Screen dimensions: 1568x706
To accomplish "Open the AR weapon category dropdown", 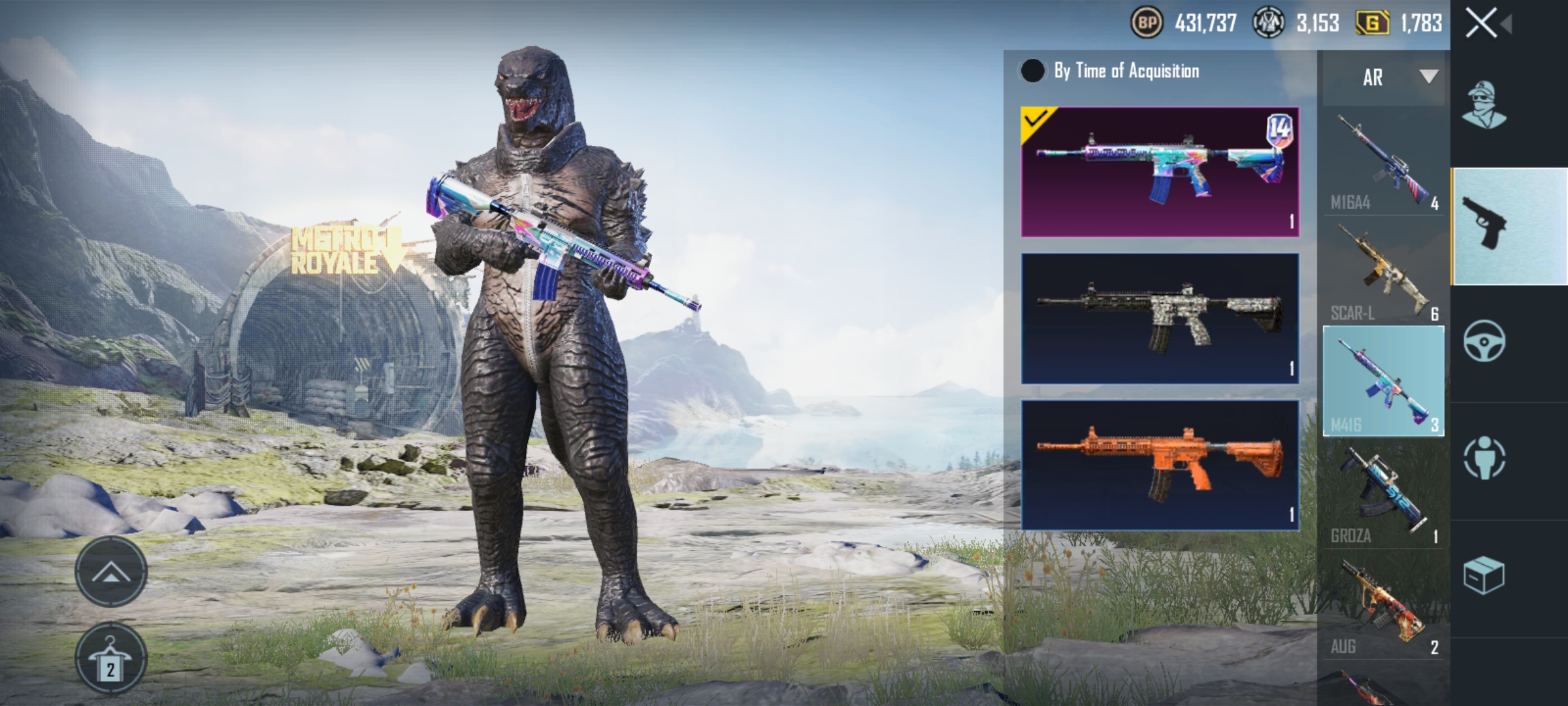I will tap(1381, 78).
